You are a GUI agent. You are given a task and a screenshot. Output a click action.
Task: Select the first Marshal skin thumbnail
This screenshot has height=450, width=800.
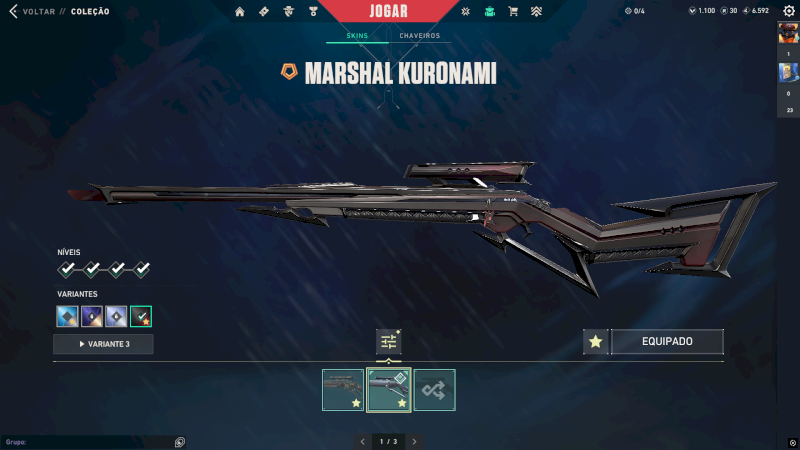tap(343, 390)
